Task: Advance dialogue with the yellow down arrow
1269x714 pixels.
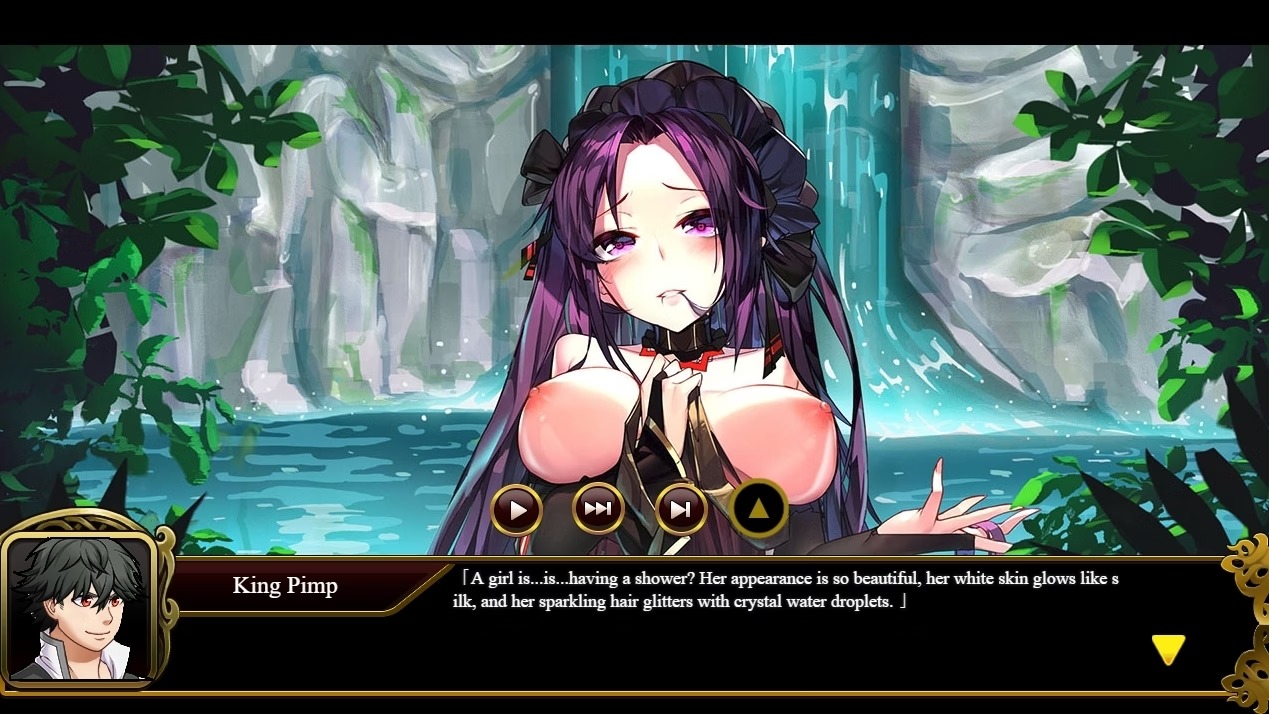Action: coord(1167,650)
